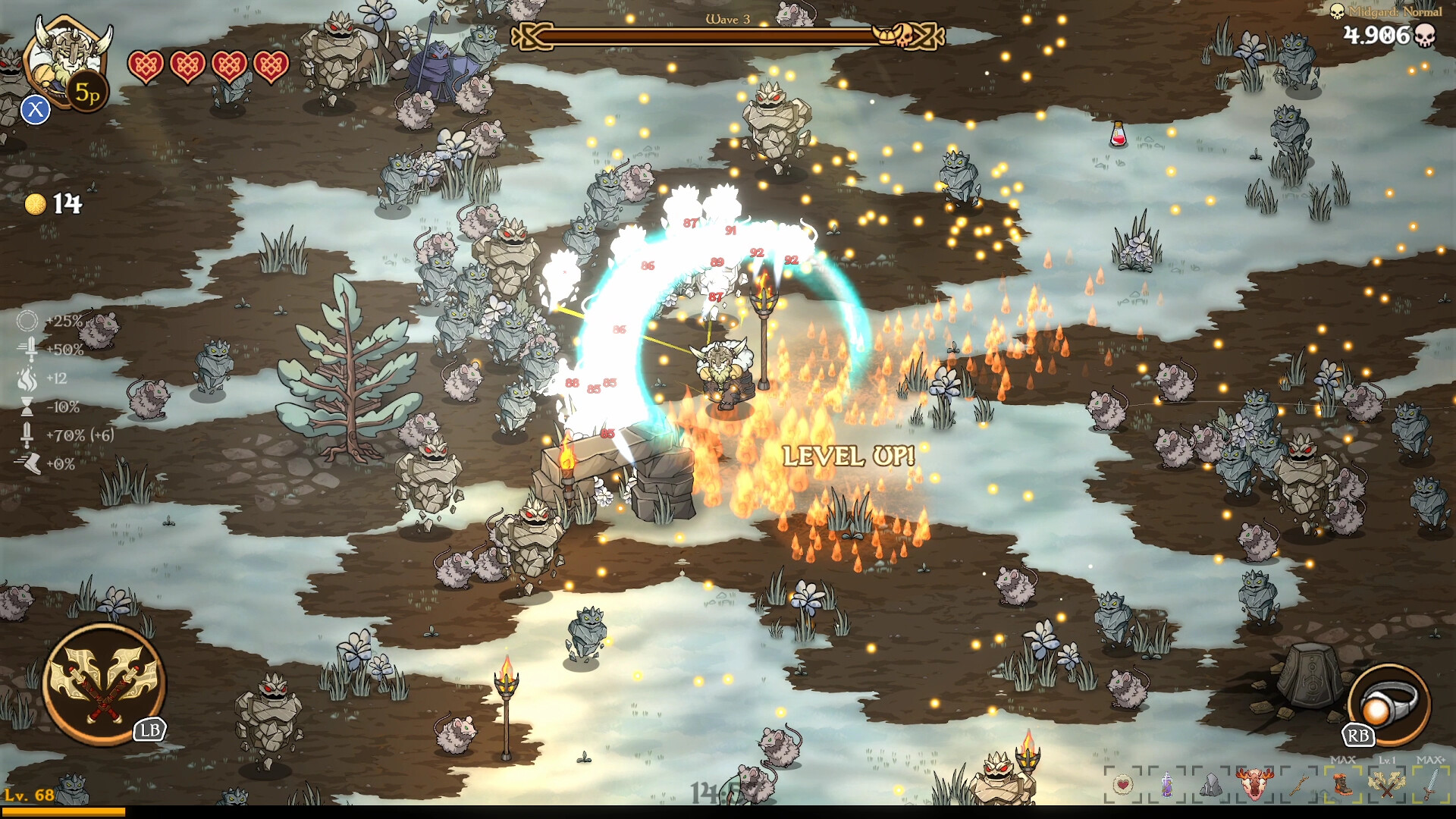The image size is (1456, 819).
Task: Choose the grey rock item slot
Action: [1211, 783]
